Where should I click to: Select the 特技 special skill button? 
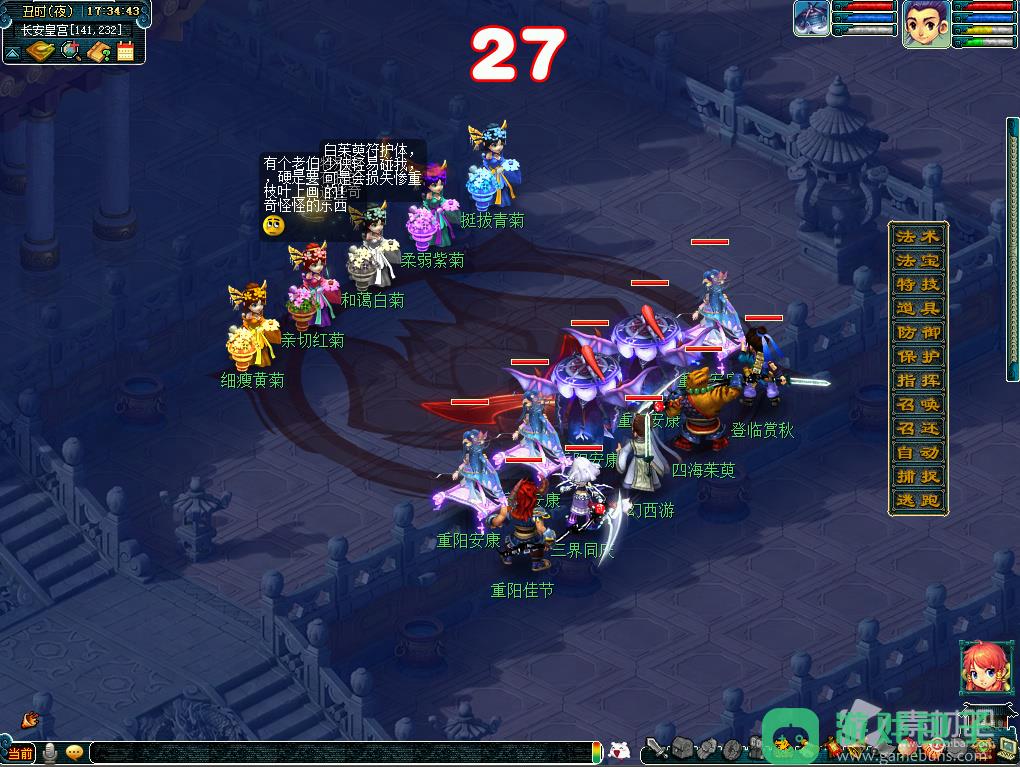click(x=918, y=285)
